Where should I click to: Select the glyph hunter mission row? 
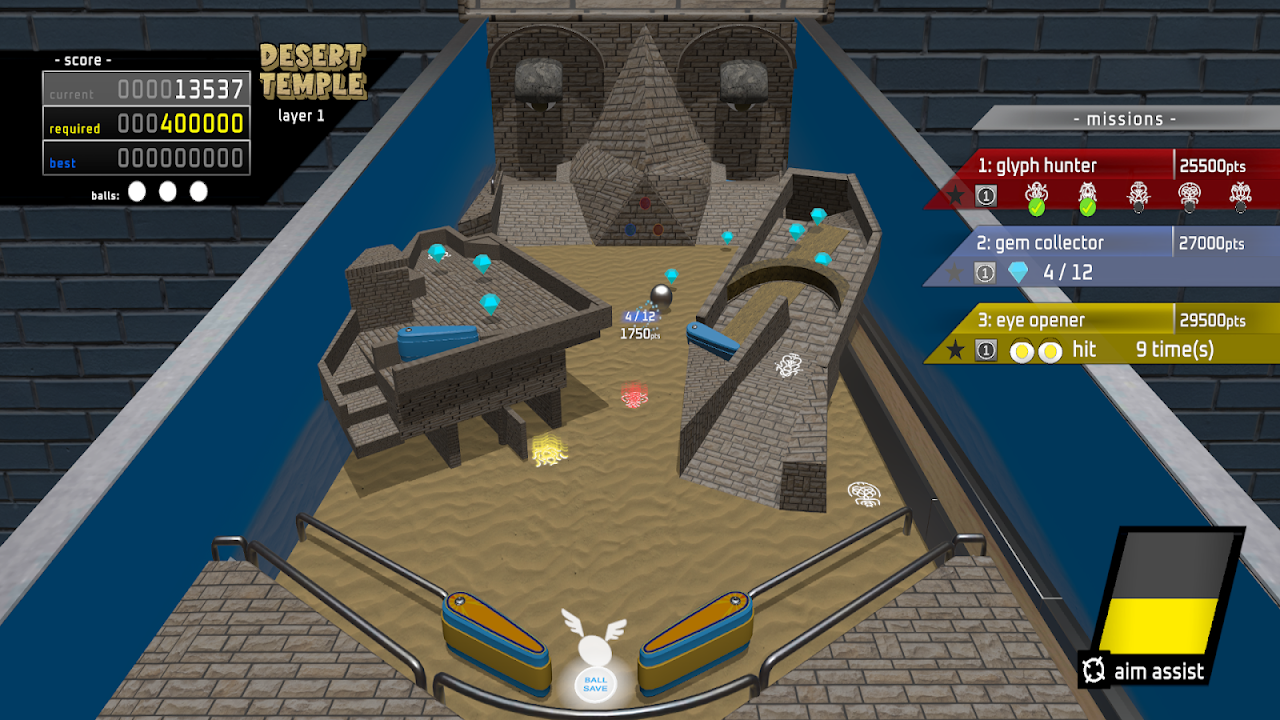coord(1100,180)
